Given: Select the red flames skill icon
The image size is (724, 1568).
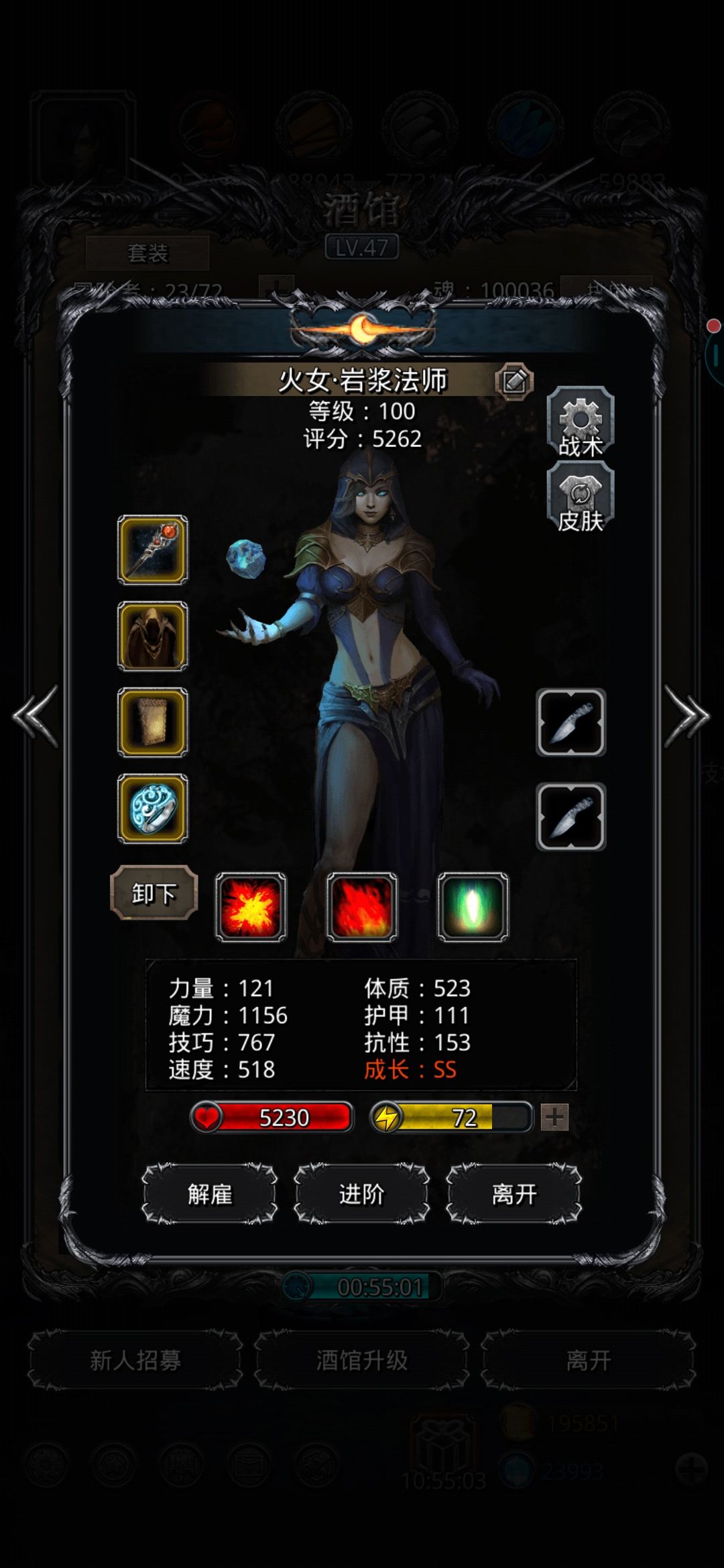Looking at the screenshot, I should pyautogui.click(x=362, y=907).
